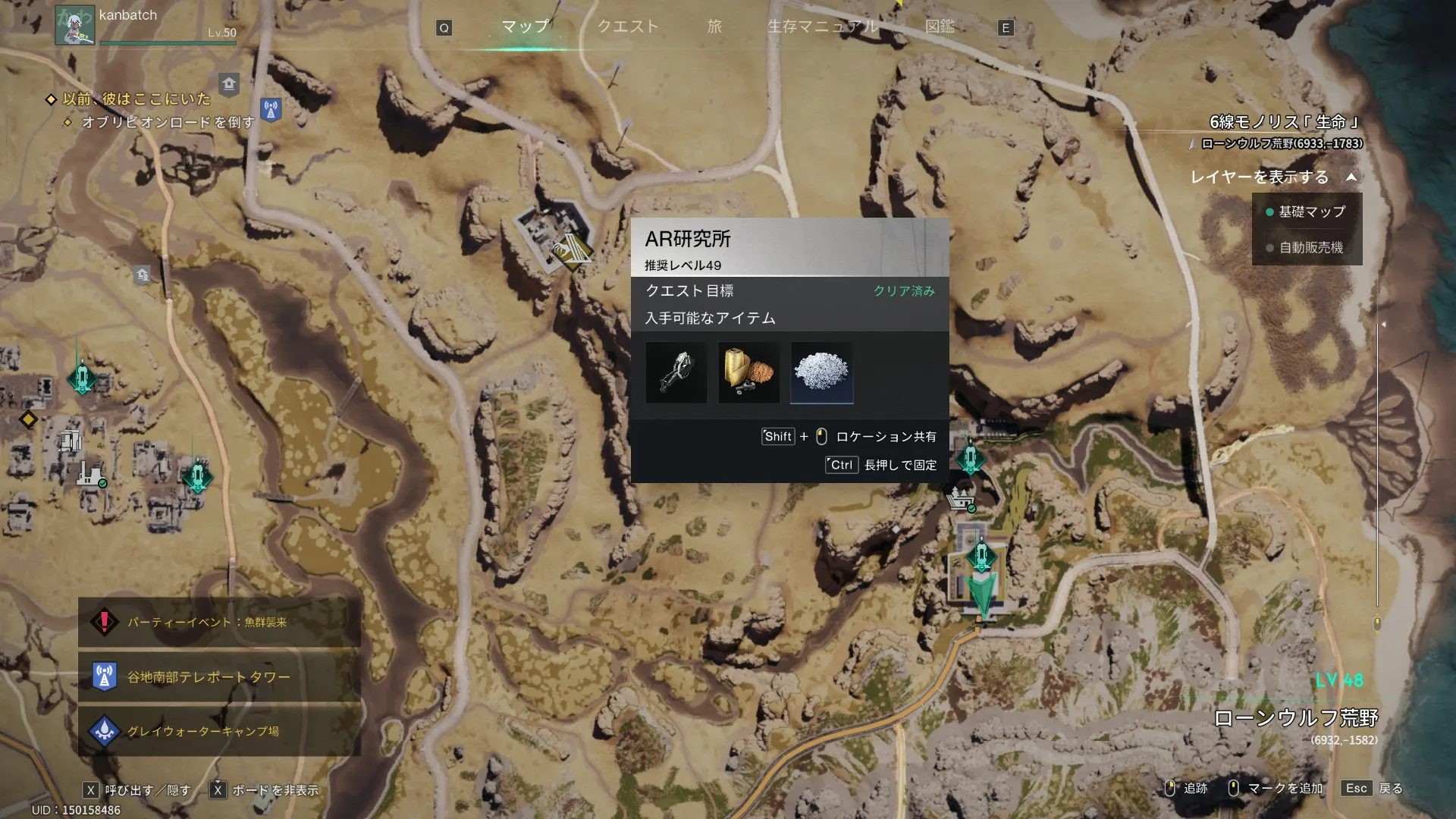This screenshot has height=819, width=1456.
Task: Select the 旅 tab
Action: coord(714,27)
